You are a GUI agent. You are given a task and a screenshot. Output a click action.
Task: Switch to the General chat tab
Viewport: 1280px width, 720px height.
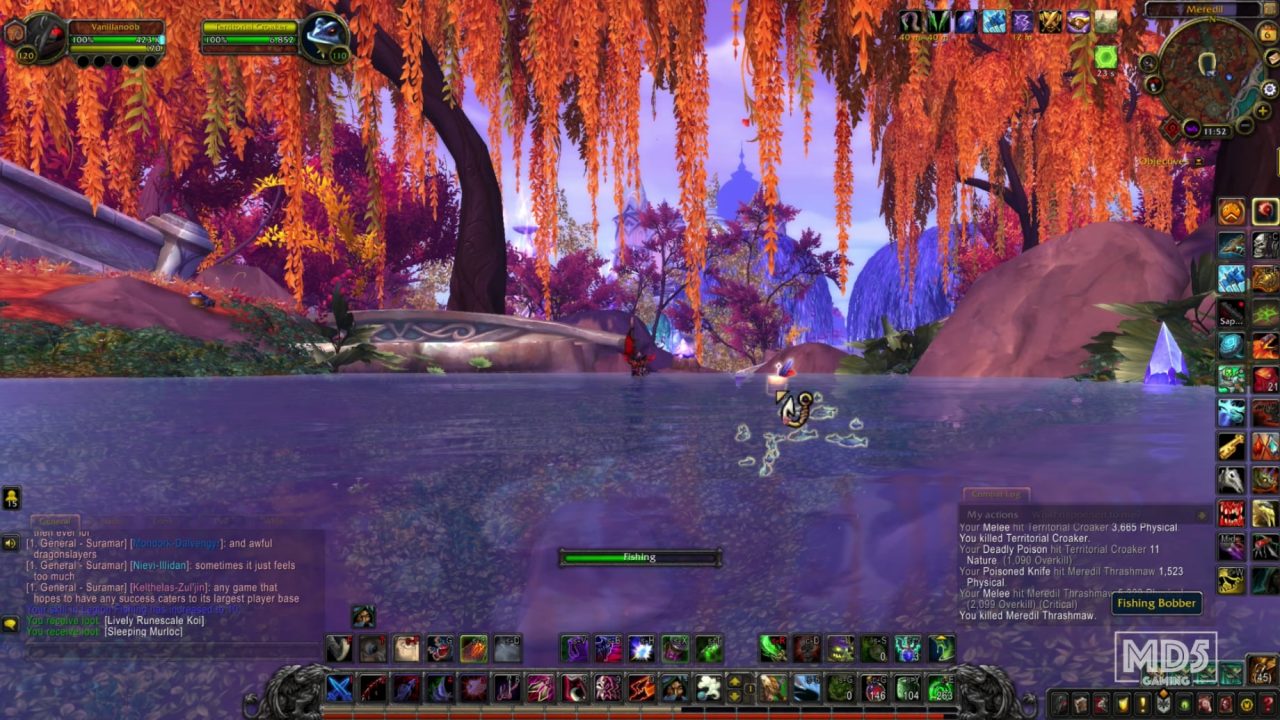click(55, 521)
